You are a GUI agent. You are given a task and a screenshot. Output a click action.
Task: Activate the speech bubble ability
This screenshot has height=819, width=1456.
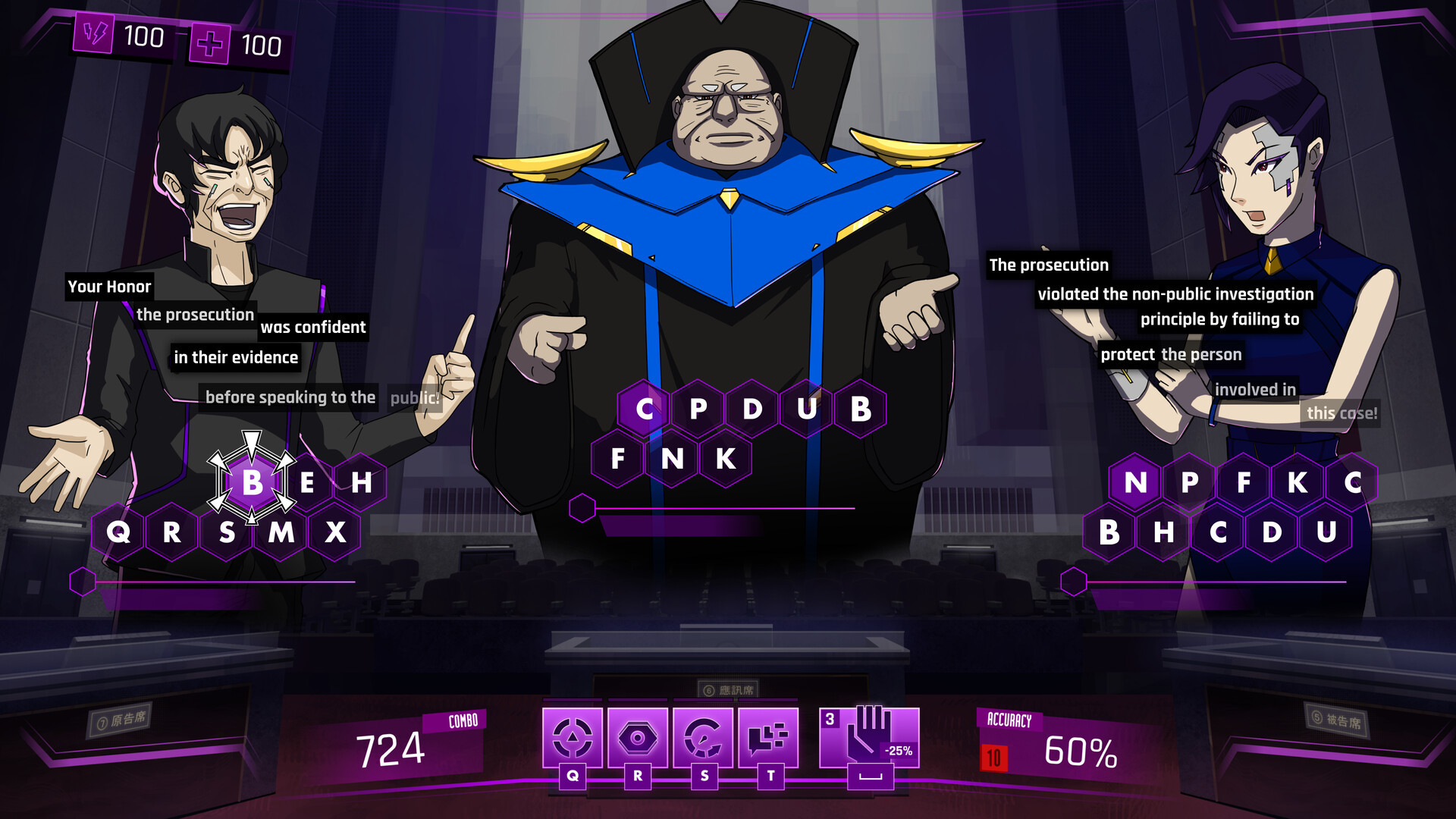tap(768, 738)
